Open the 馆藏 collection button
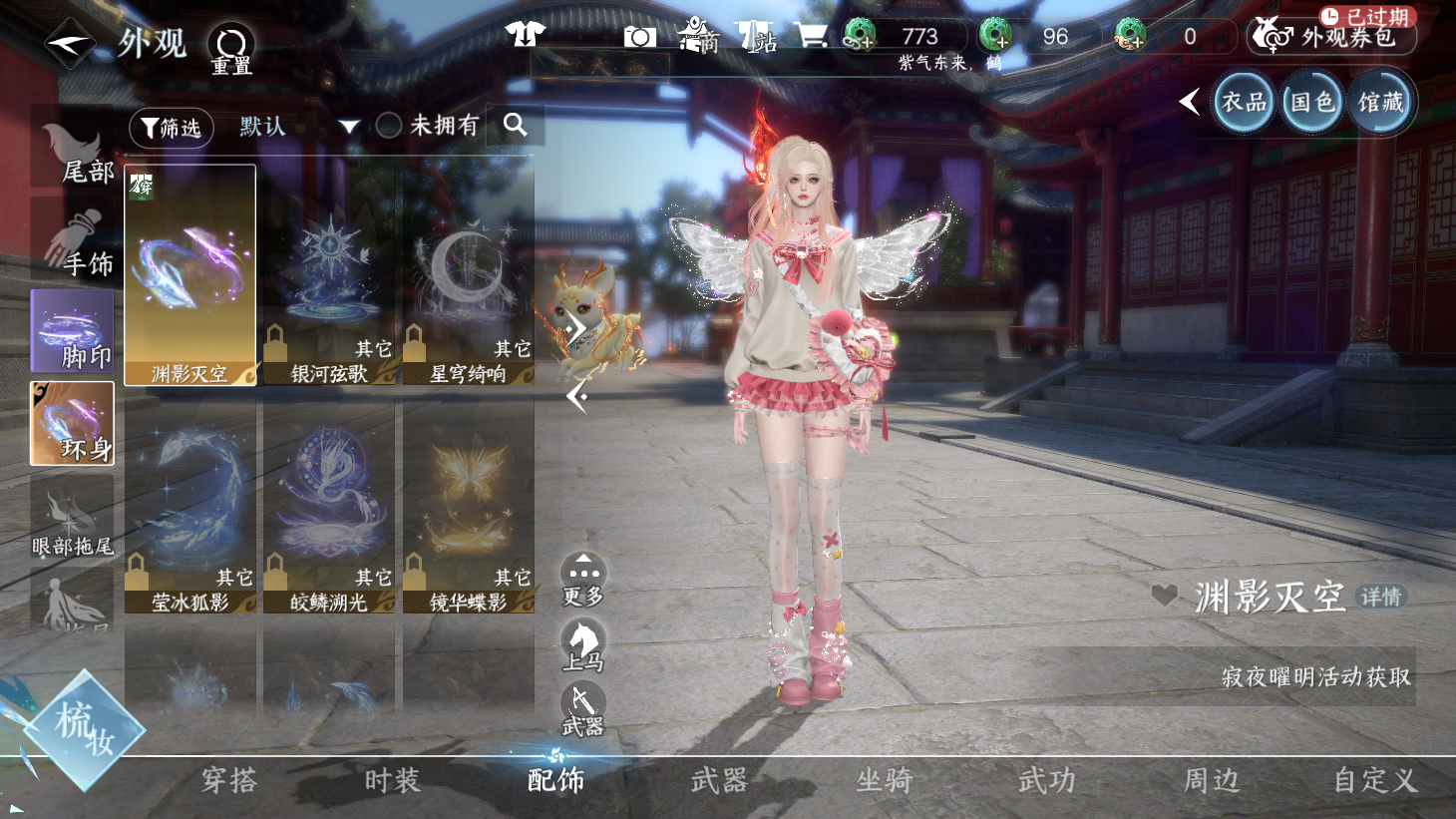 pyautogui.click(x=1381, y=102)
